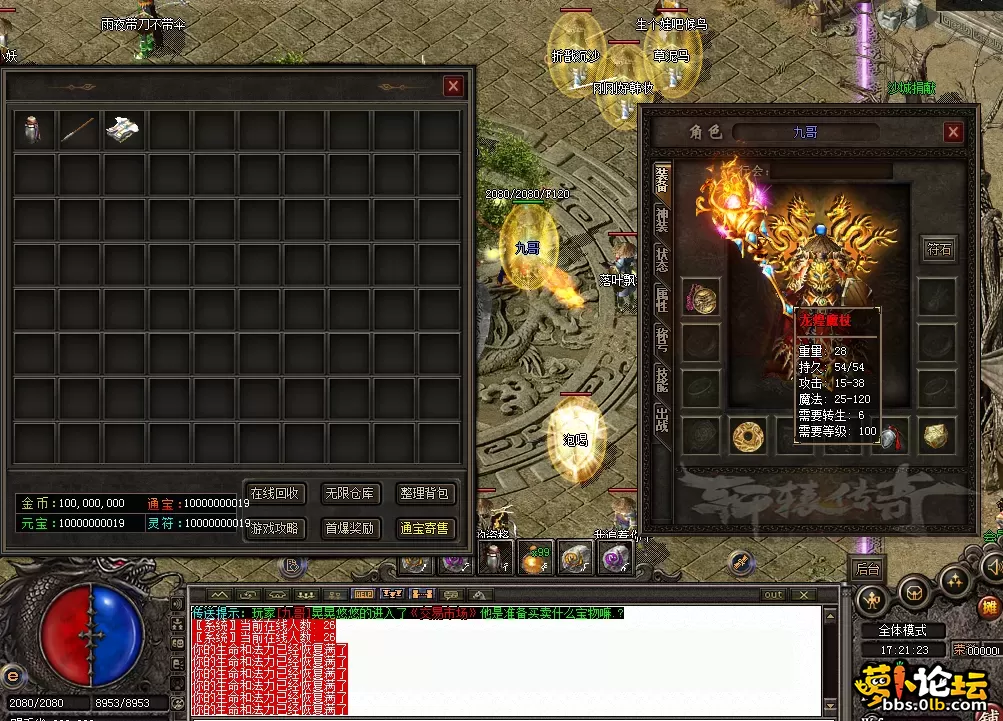
Task: Open 通宝寄售 consignment sale
Action: (x=426, y=528)
